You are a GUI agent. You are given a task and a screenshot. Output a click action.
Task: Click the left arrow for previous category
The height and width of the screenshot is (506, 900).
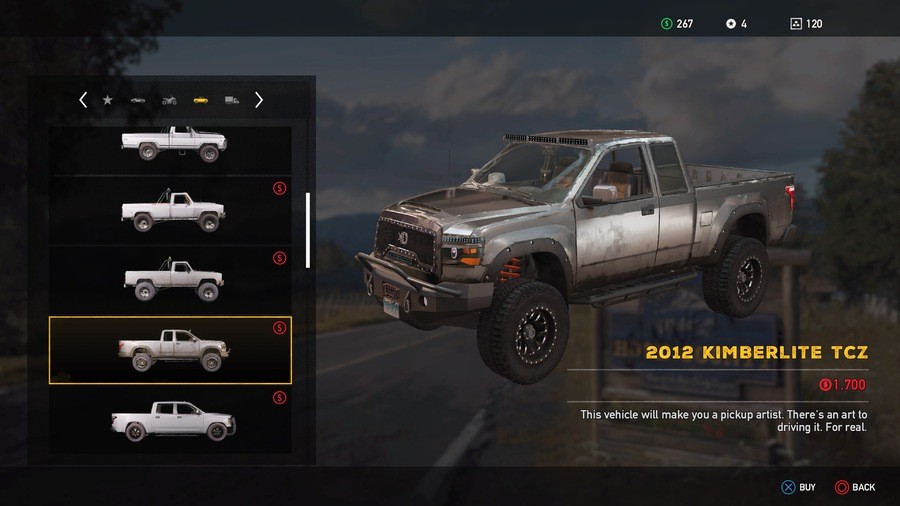click(83, 100)
